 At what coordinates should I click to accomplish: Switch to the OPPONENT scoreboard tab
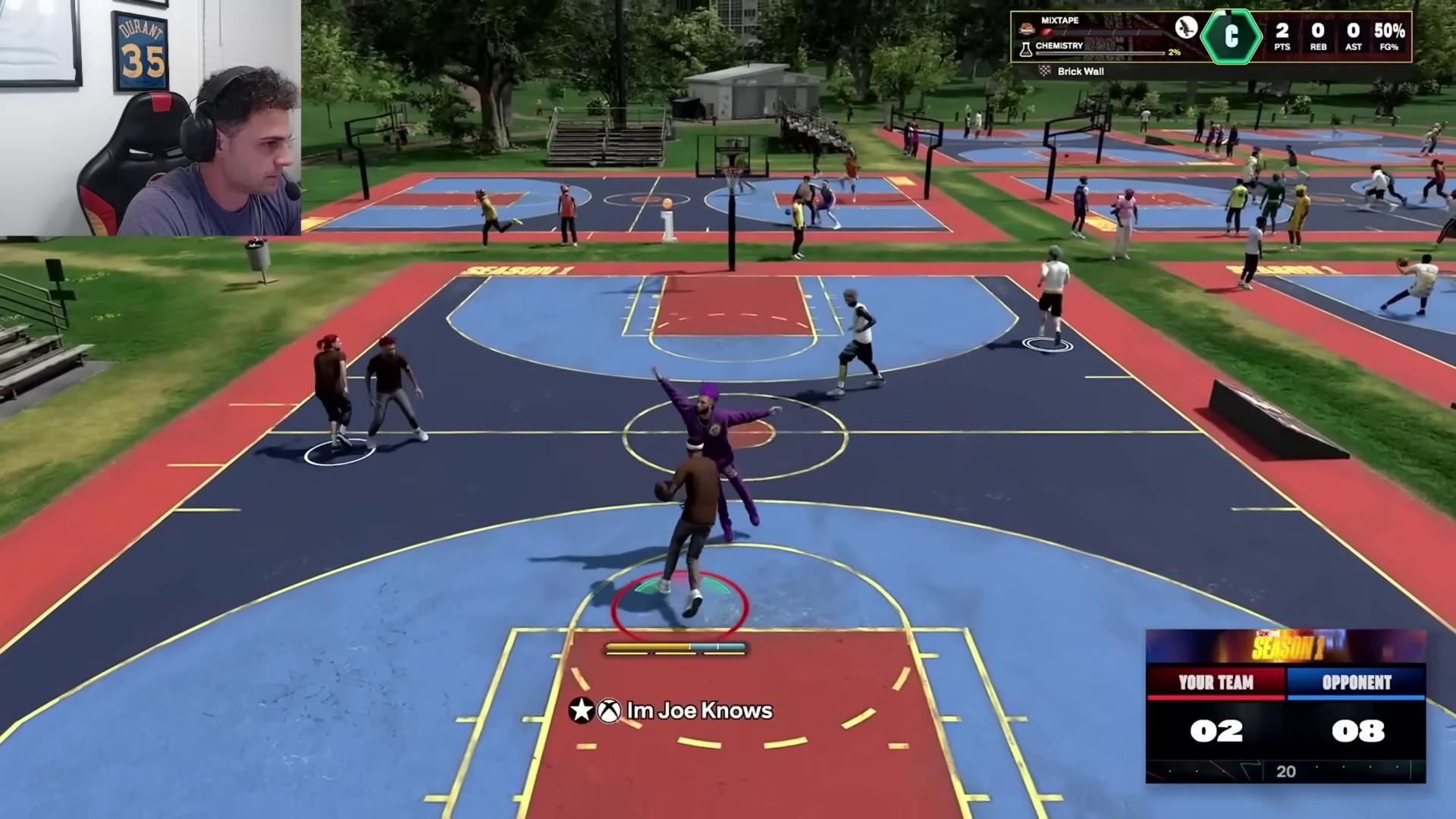1357,682
